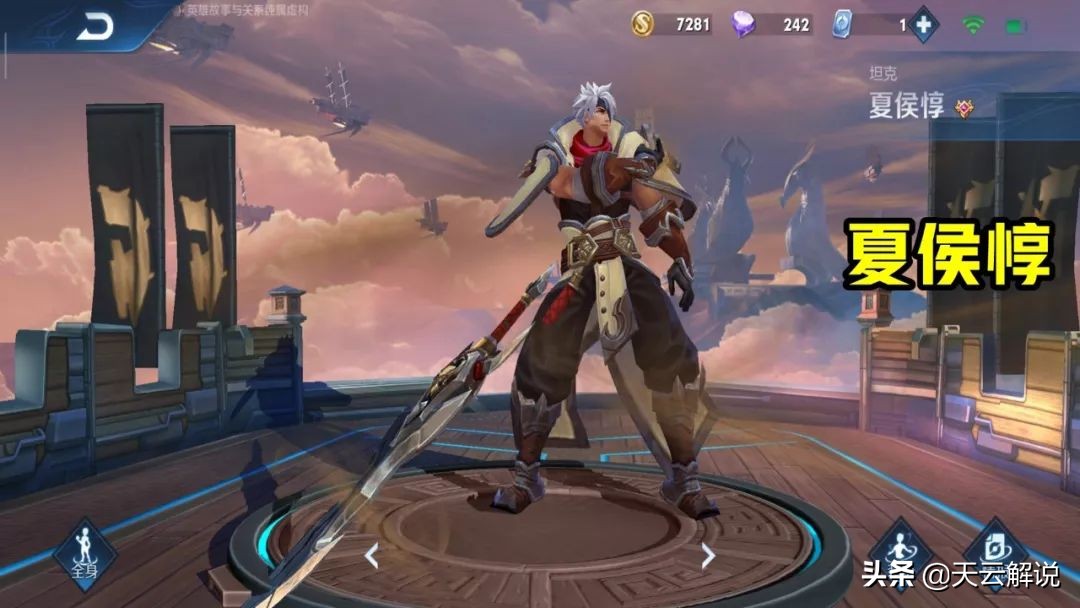Open the mastery badge beside 夏侯惇's name

(x=964, y=108)
